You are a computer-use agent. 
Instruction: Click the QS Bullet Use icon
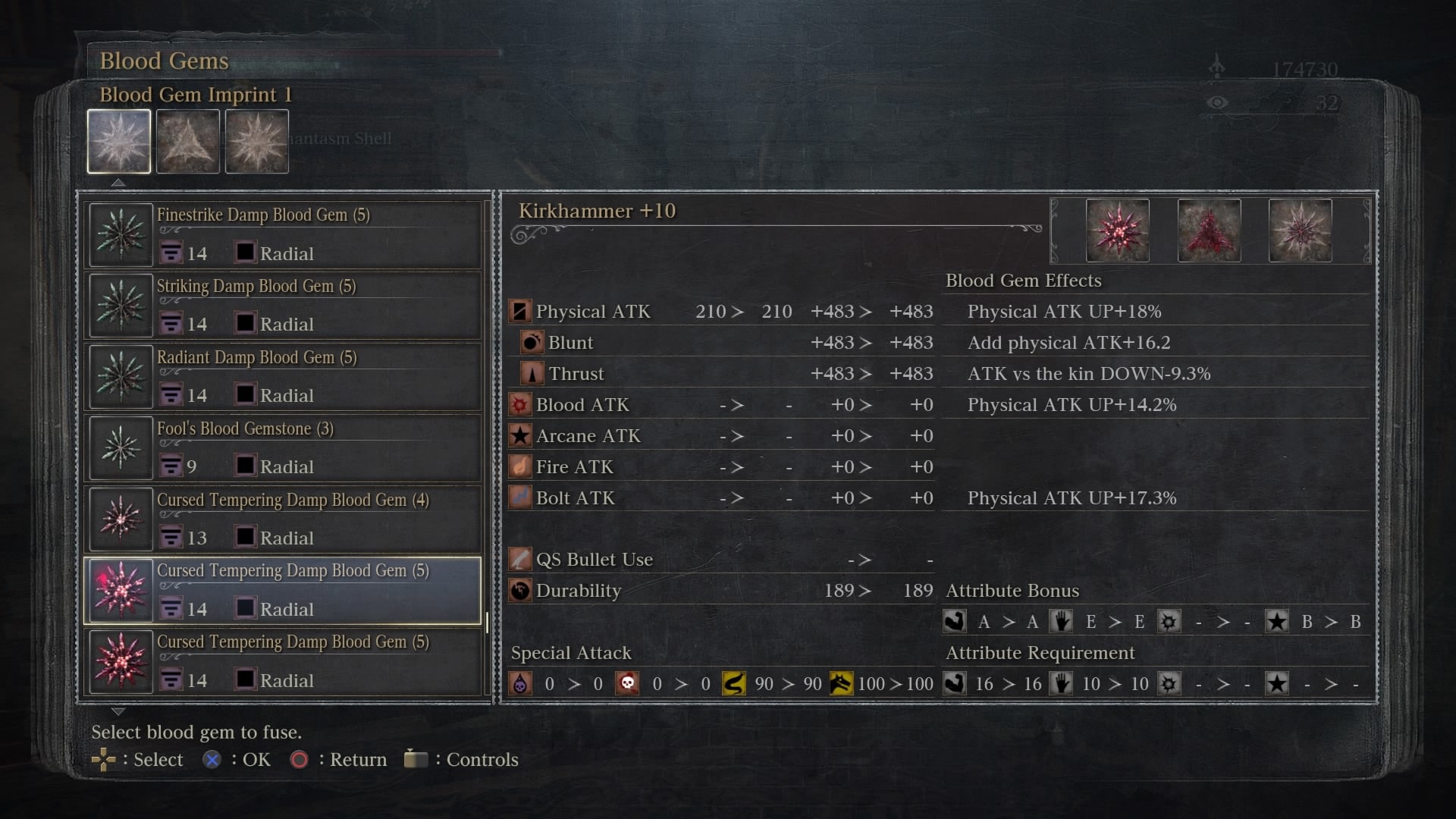(x=520, y=559)
